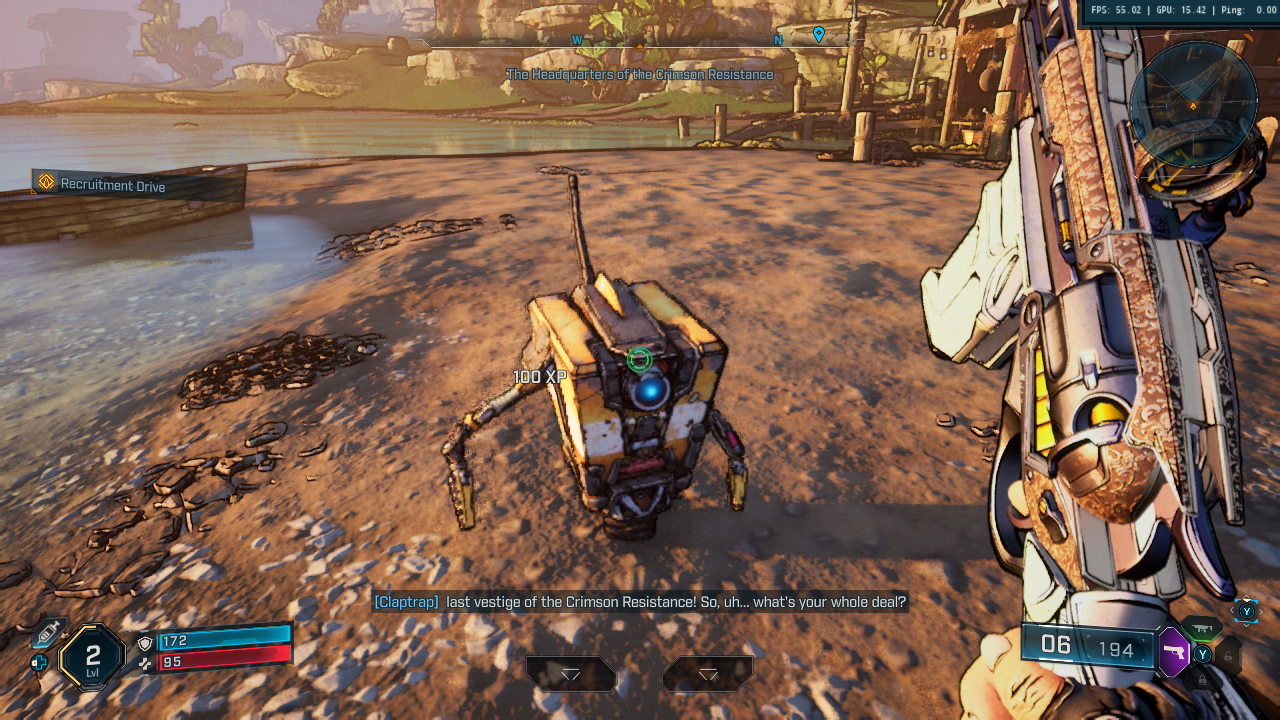
Task: Switch to the green SMG weapon slot
Action: [x=1203, y=629]
